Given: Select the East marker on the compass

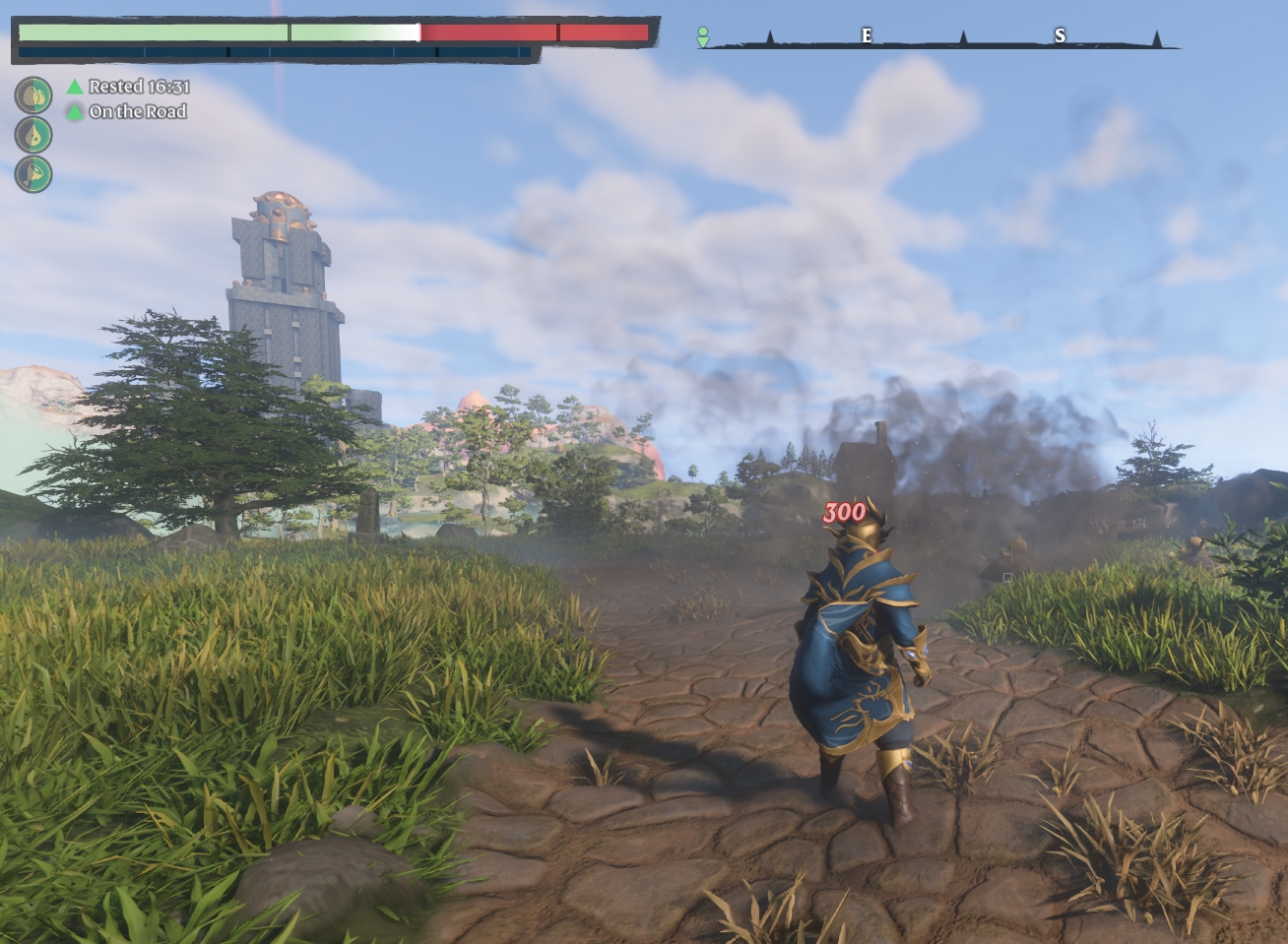Looking at the screenshot, I should [867, 35].
